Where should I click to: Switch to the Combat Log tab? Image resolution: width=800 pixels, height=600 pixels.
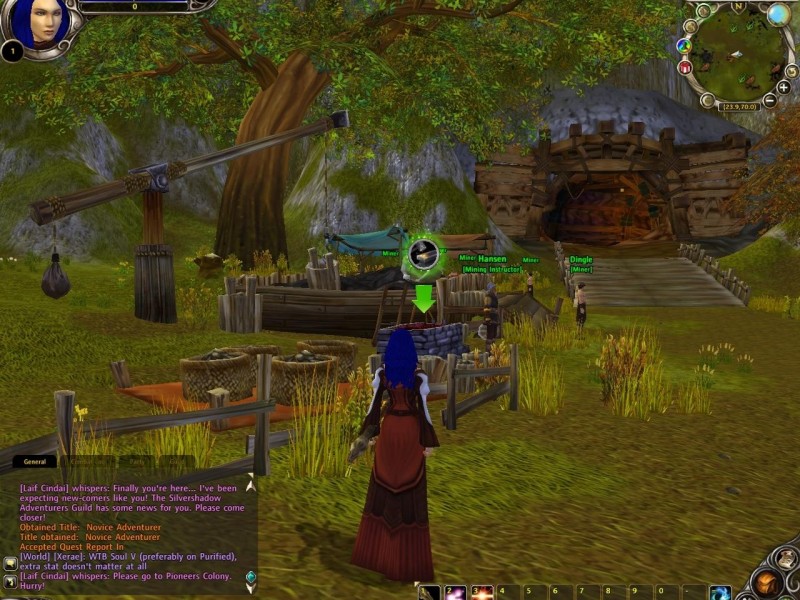(88, 462)
